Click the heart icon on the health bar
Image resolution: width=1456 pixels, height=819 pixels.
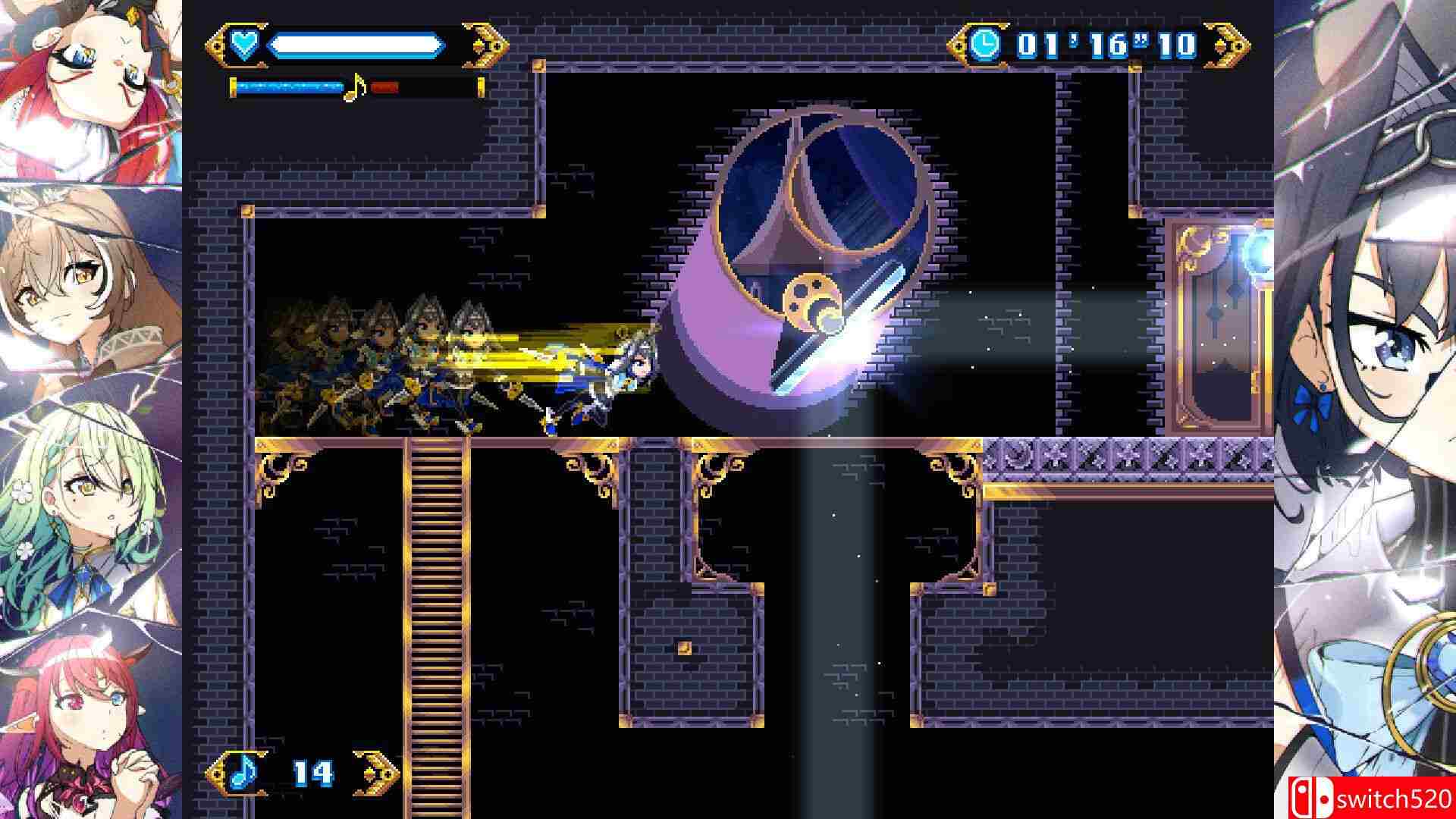tap(246, 45)
